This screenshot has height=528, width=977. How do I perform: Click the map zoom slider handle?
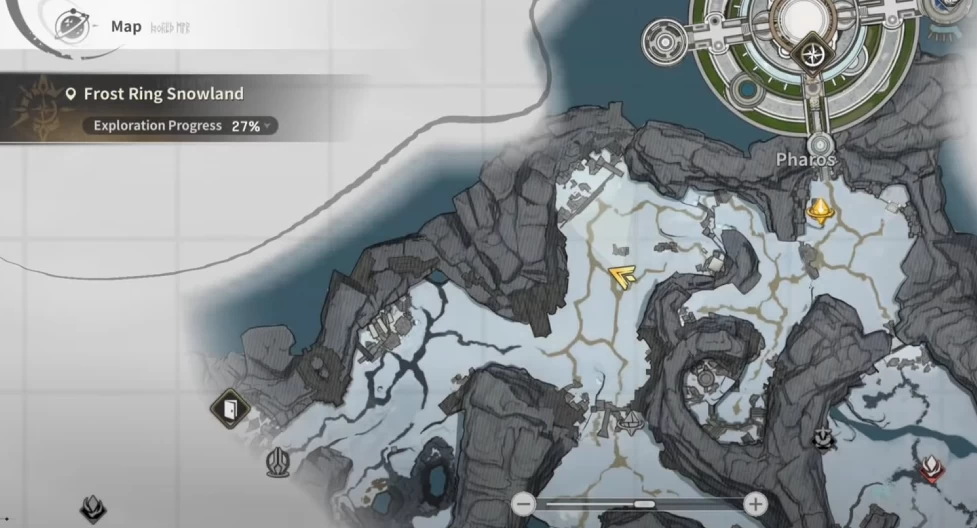[645, 503]
